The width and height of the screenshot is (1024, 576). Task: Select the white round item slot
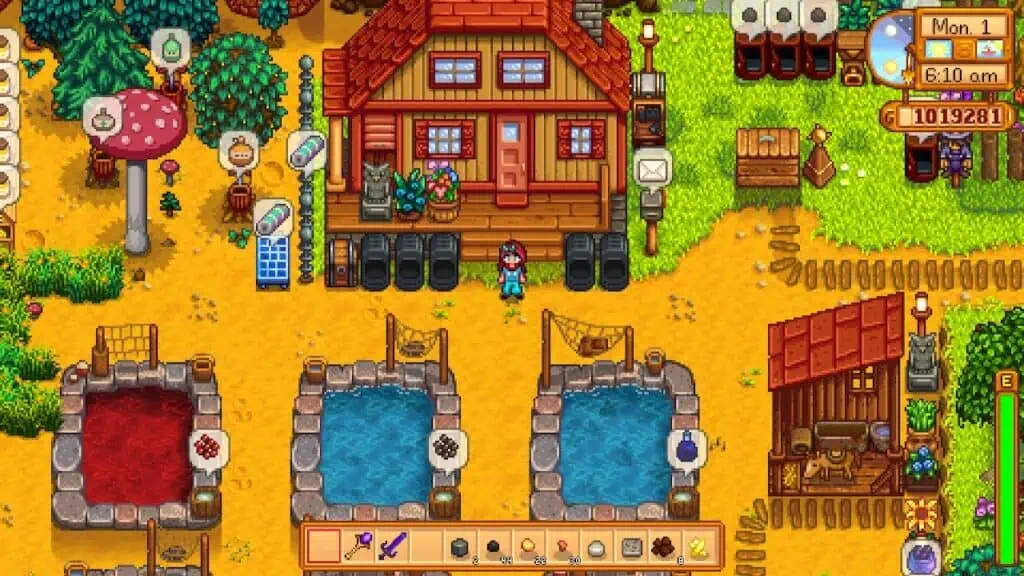click(x=596, y=546)
